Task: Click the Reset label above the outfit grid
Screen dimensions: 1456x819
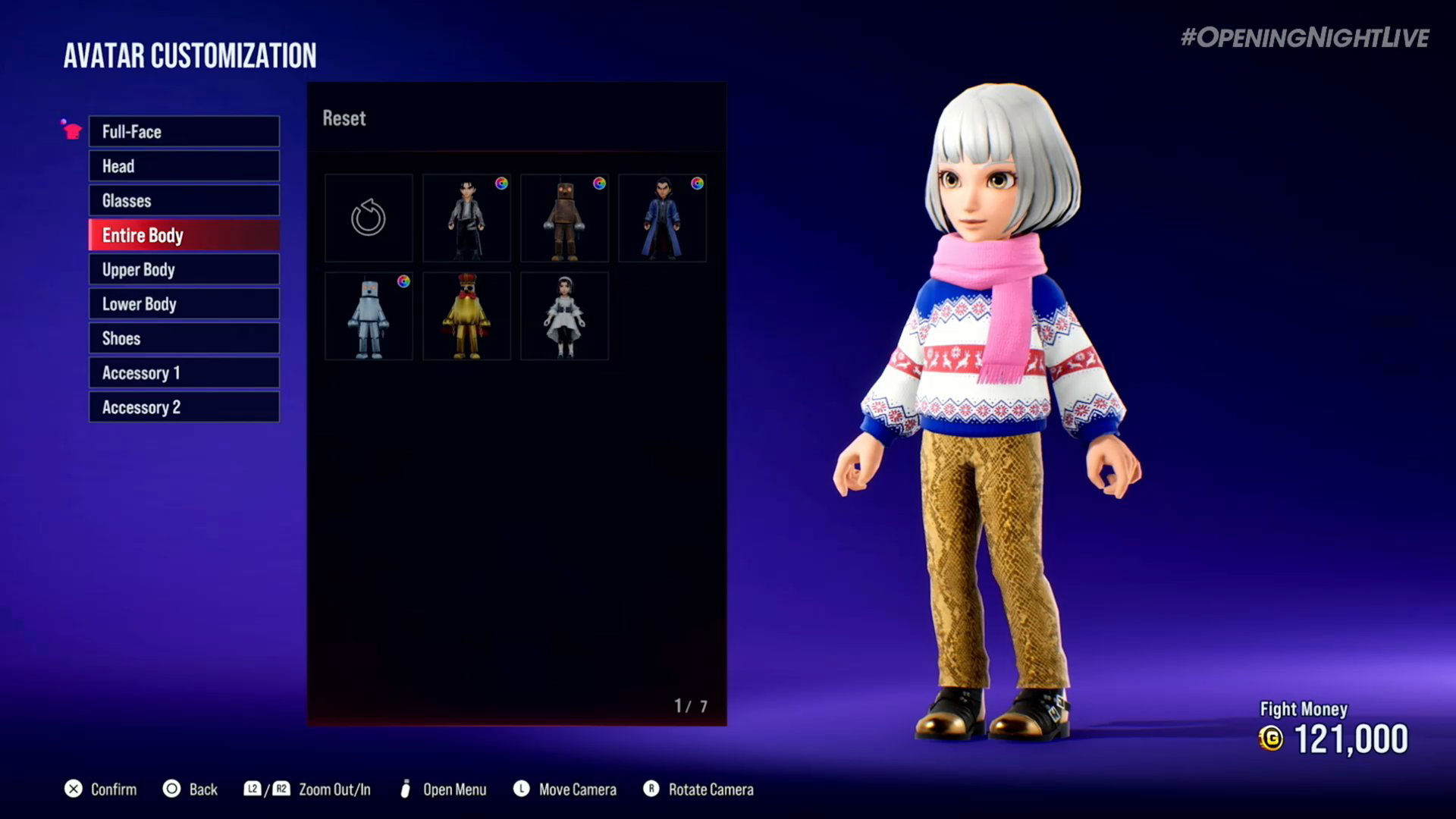Action: (345, 118)
